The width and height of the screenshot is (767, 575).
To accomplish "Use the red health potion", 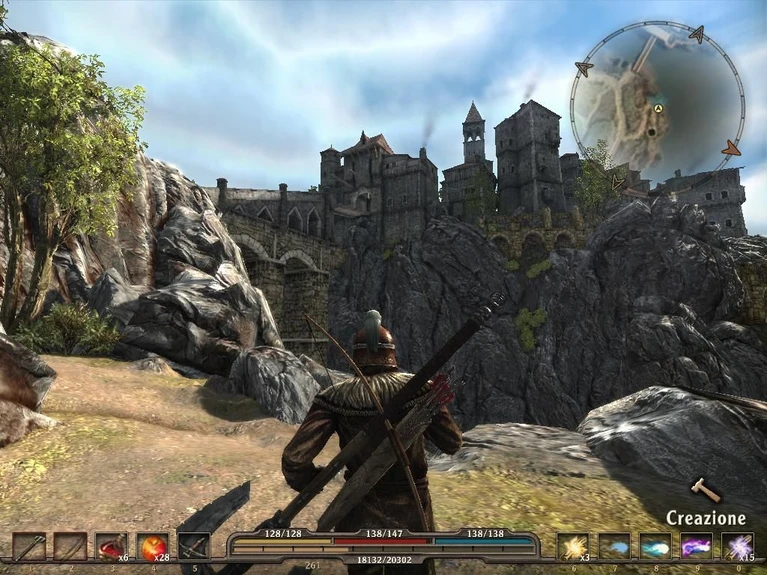I will point(111,546).
